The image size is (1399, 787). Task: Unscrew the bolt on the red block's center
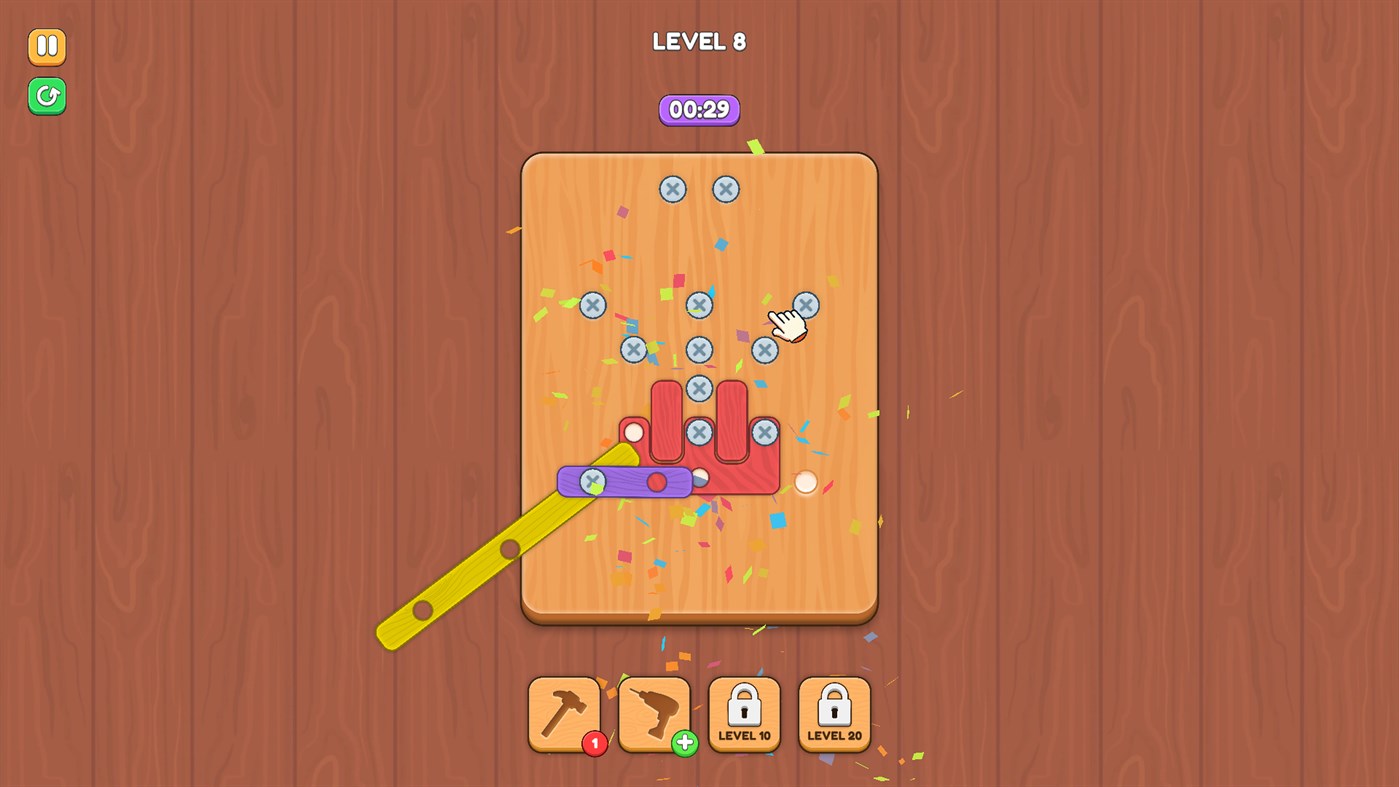[699, 433]
